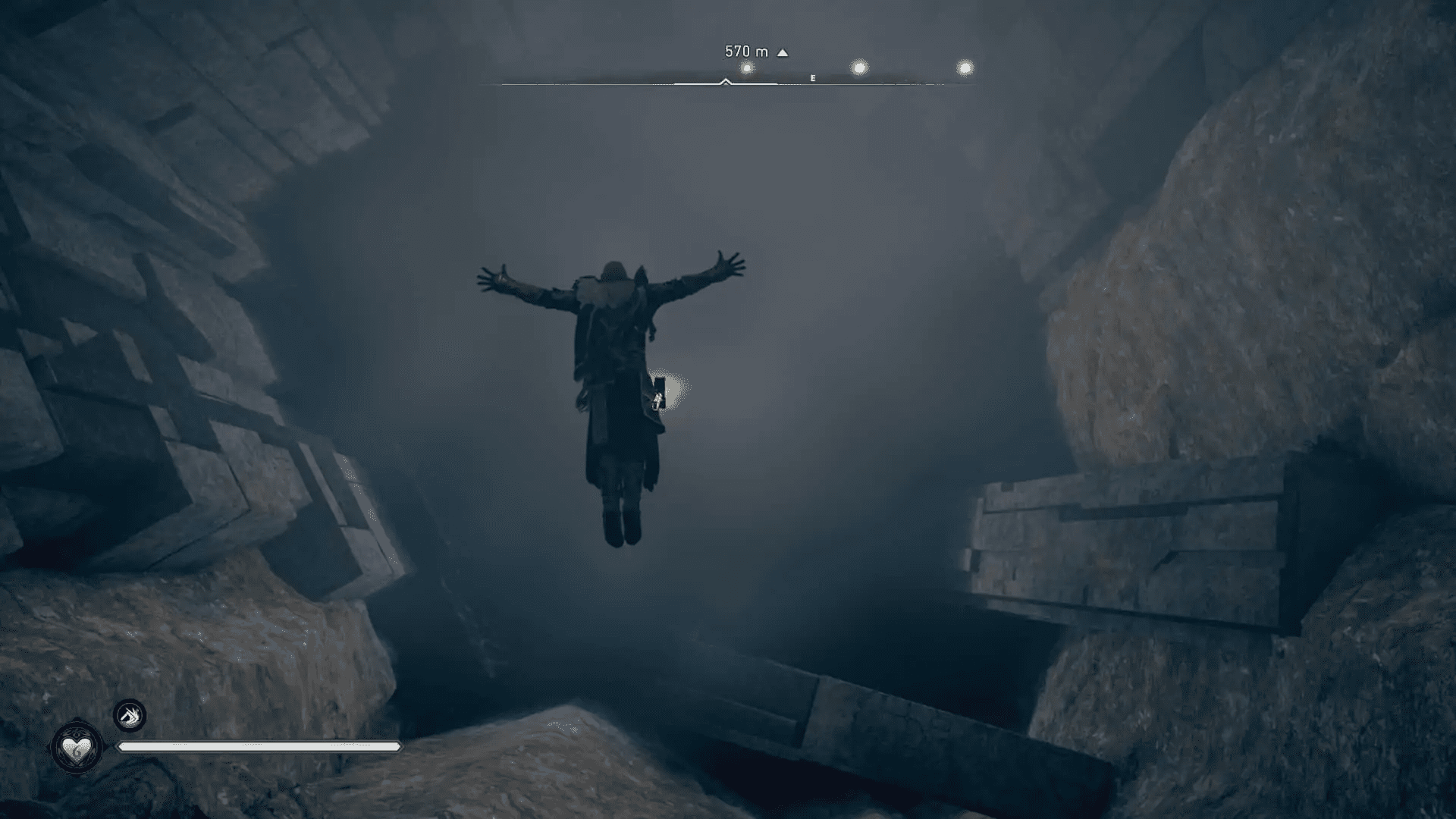The image size is (1456, 819).
Task: Click the white health bar next to the heart
Action: point(258,747)
